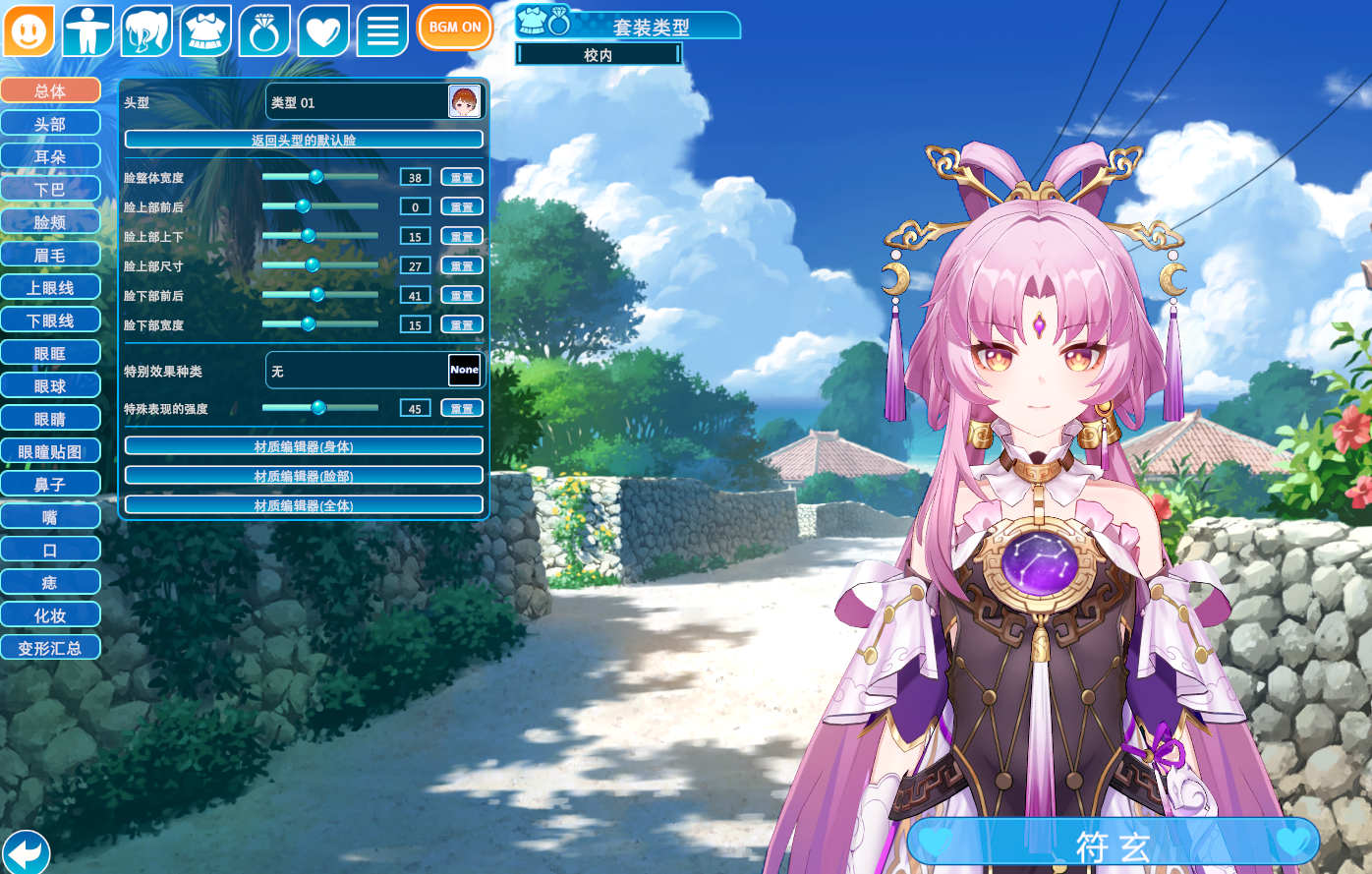Open the 特别效果种类 selector
1372x874 pixels.
[x=374, y=371]
